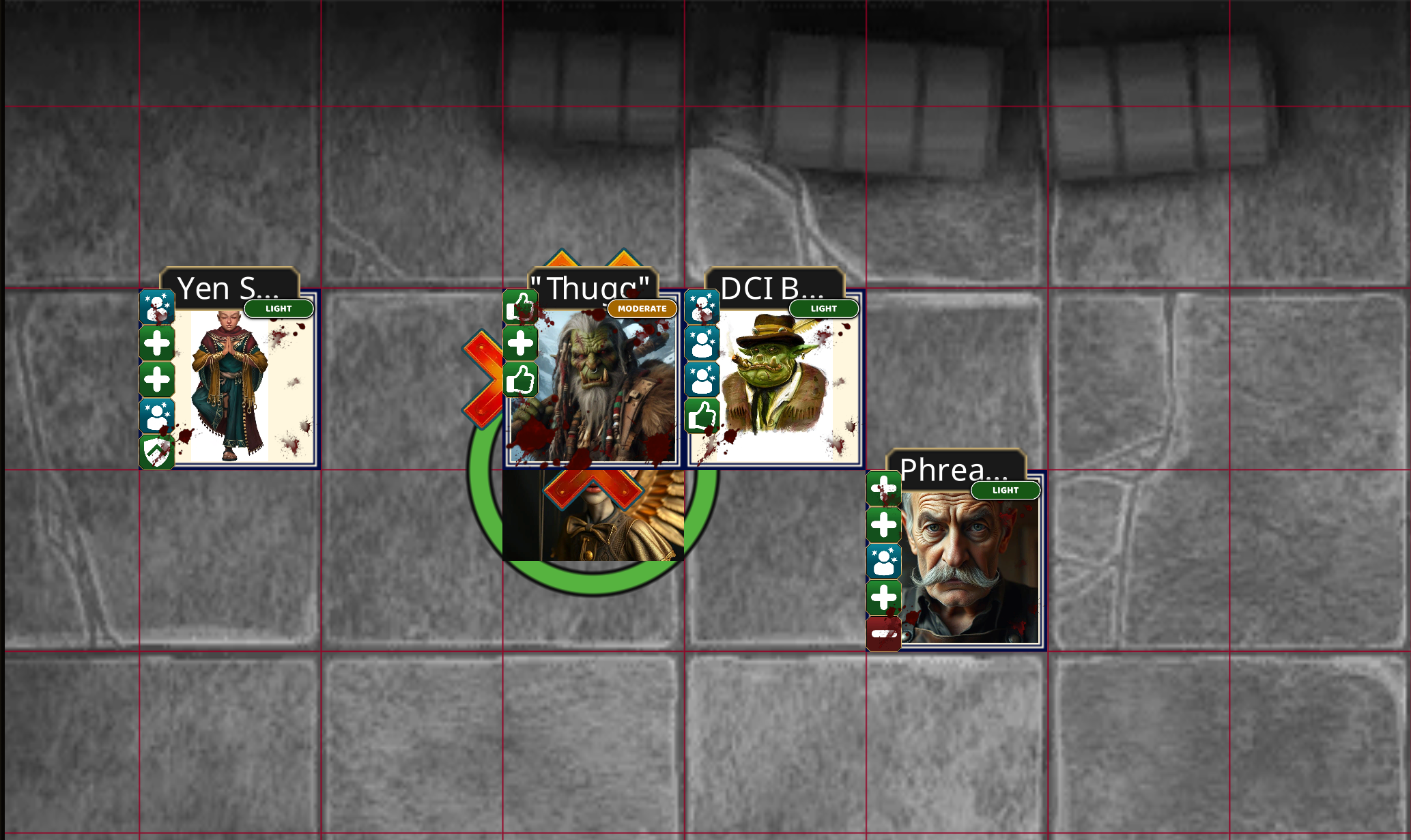
Task: Toggle the MODERATE wound badge on Thugg's token
Action: coord(641,308)
